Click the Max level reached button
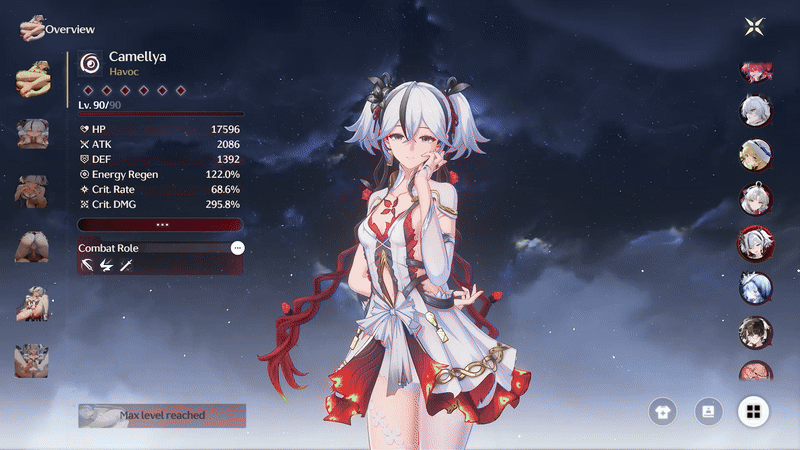800x450 pixels. (162, 415)
